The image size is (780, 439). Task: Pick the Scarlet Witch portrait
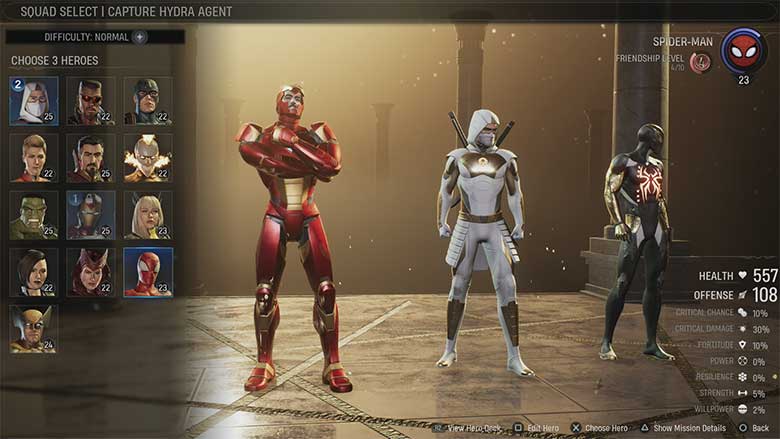click(91, 272)
